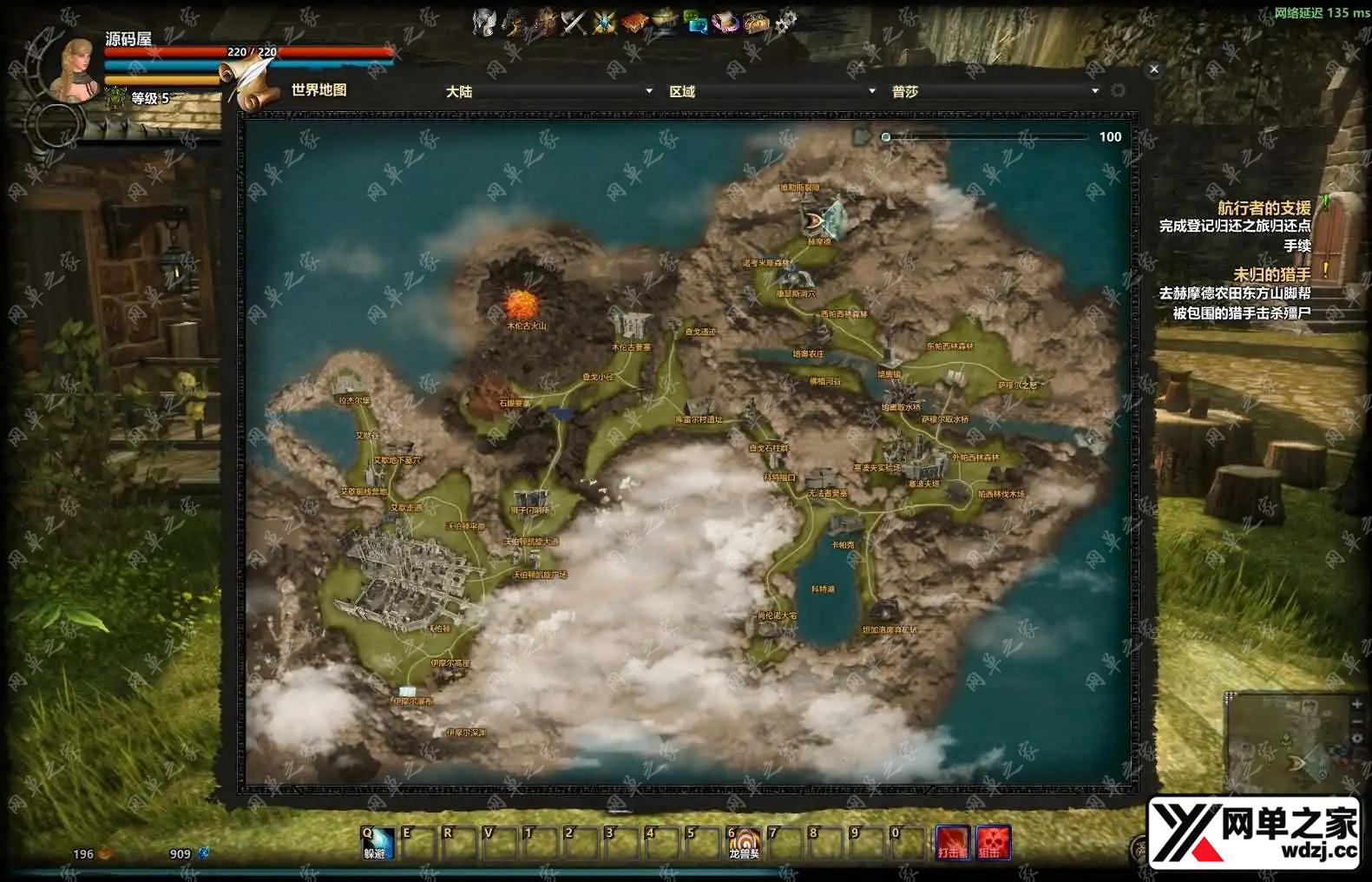Activate the red skull 狙击 skill

(993, 841)
